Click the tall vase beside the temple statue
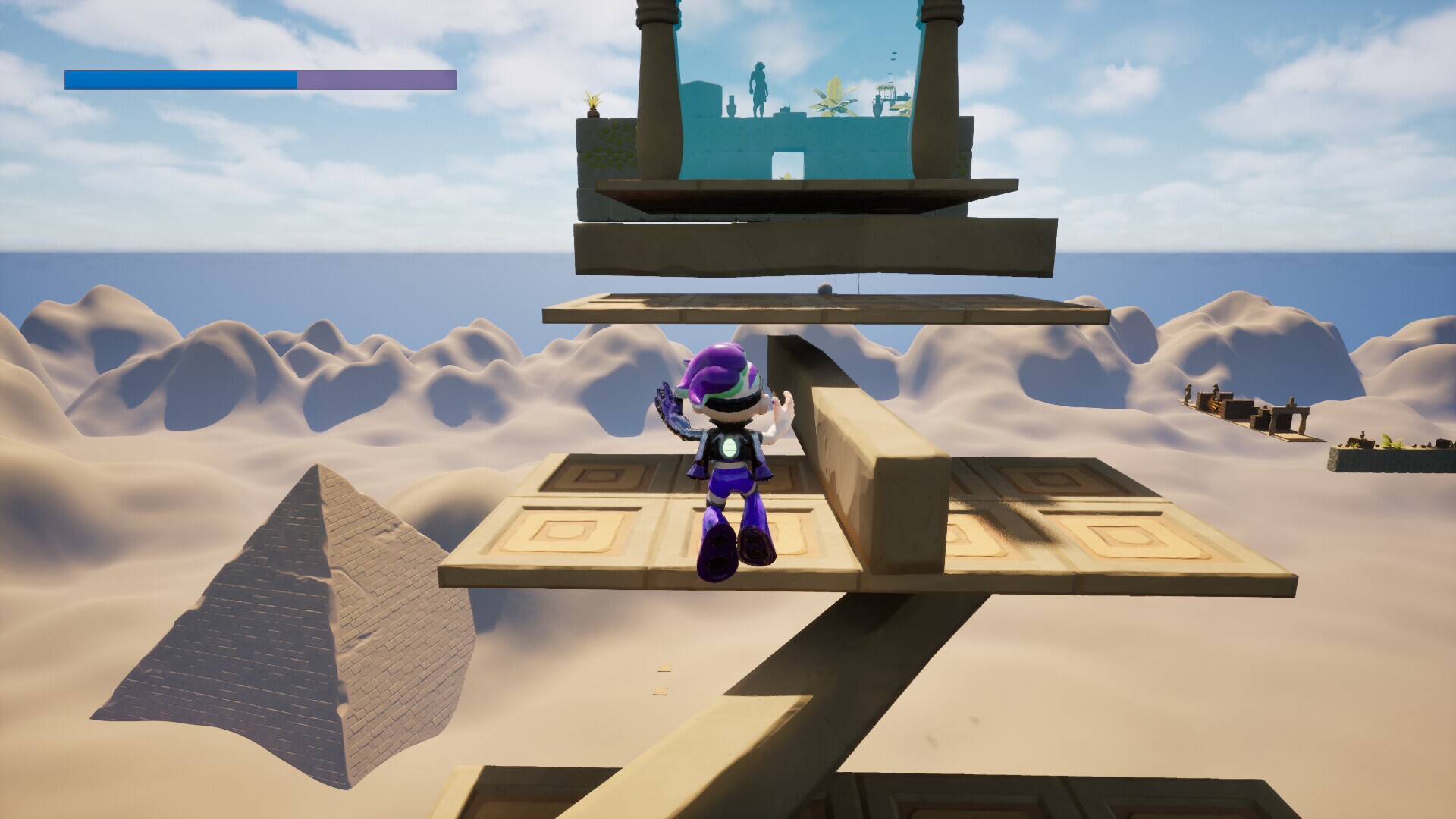 (732, 106)
